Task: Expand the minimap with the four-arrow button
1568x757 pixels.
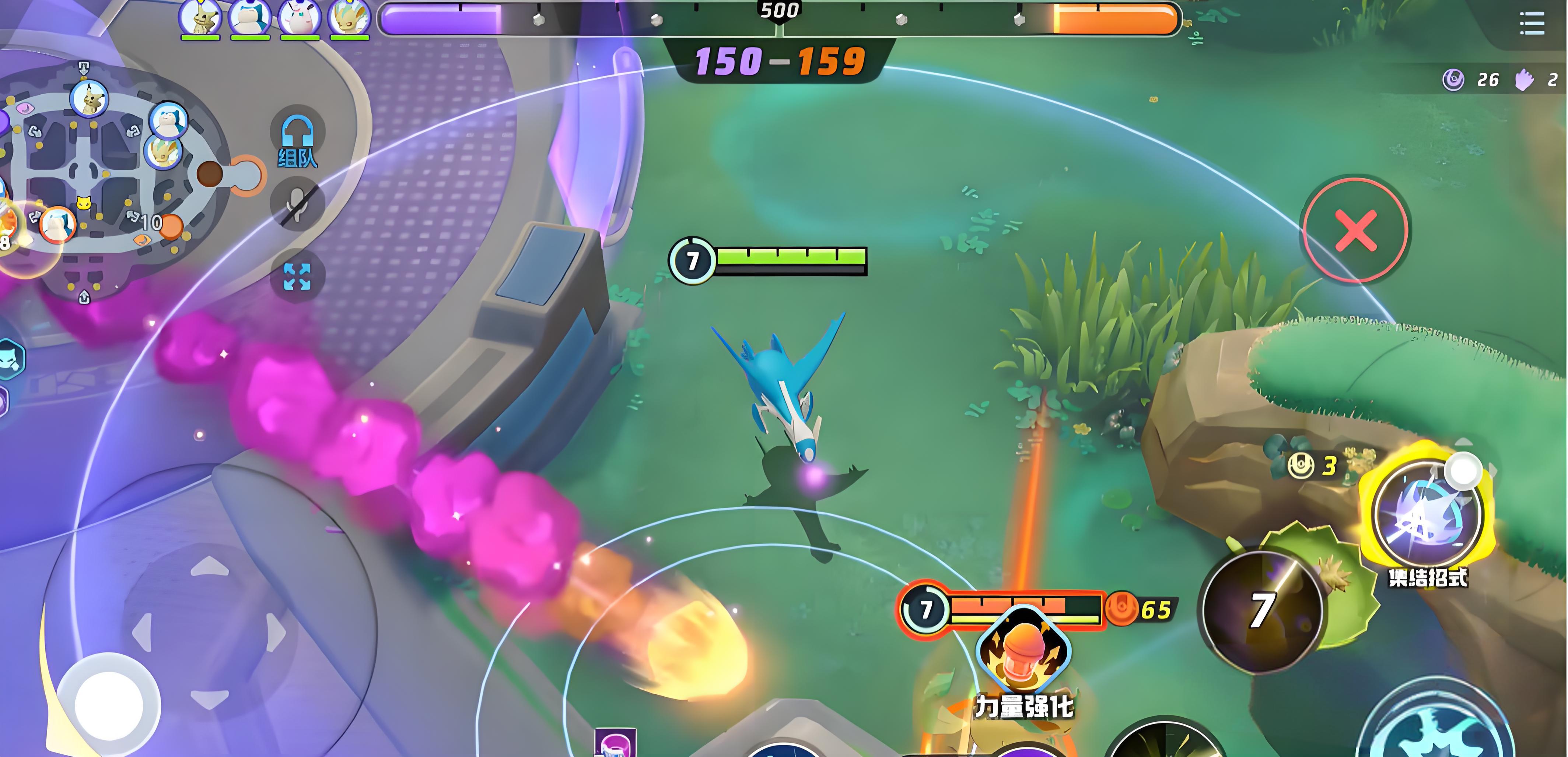Action: (x=297, y=276)
